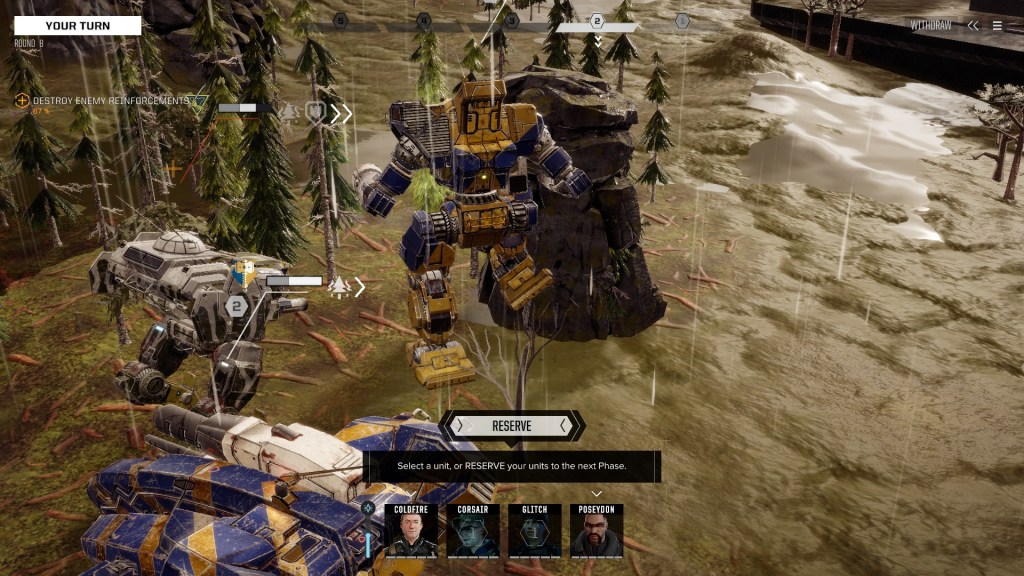Select pilot Coldfire's portrait
1024x576 pixels.
point(411,530)
